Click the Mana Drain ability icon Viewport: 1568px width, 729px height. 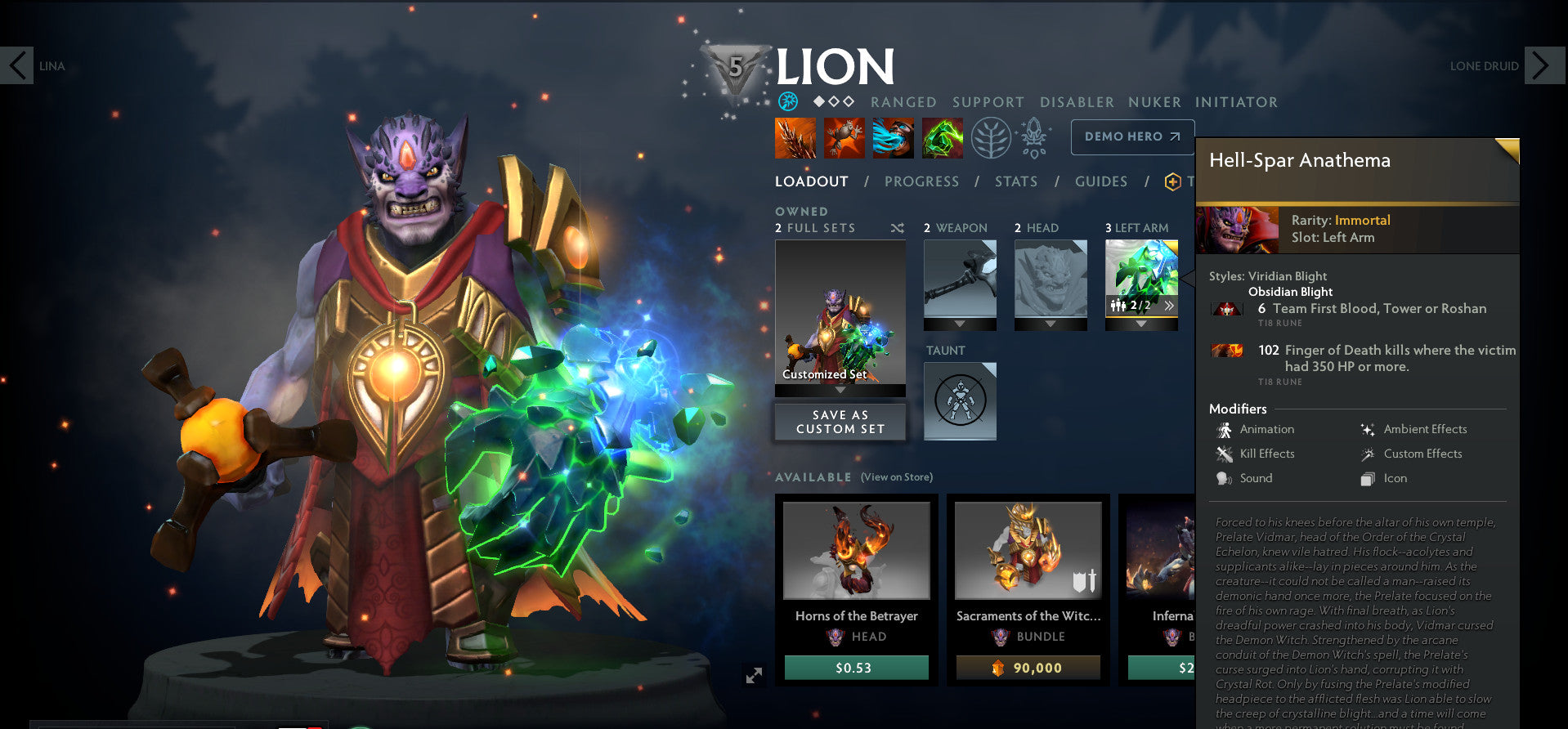[892, 137]
